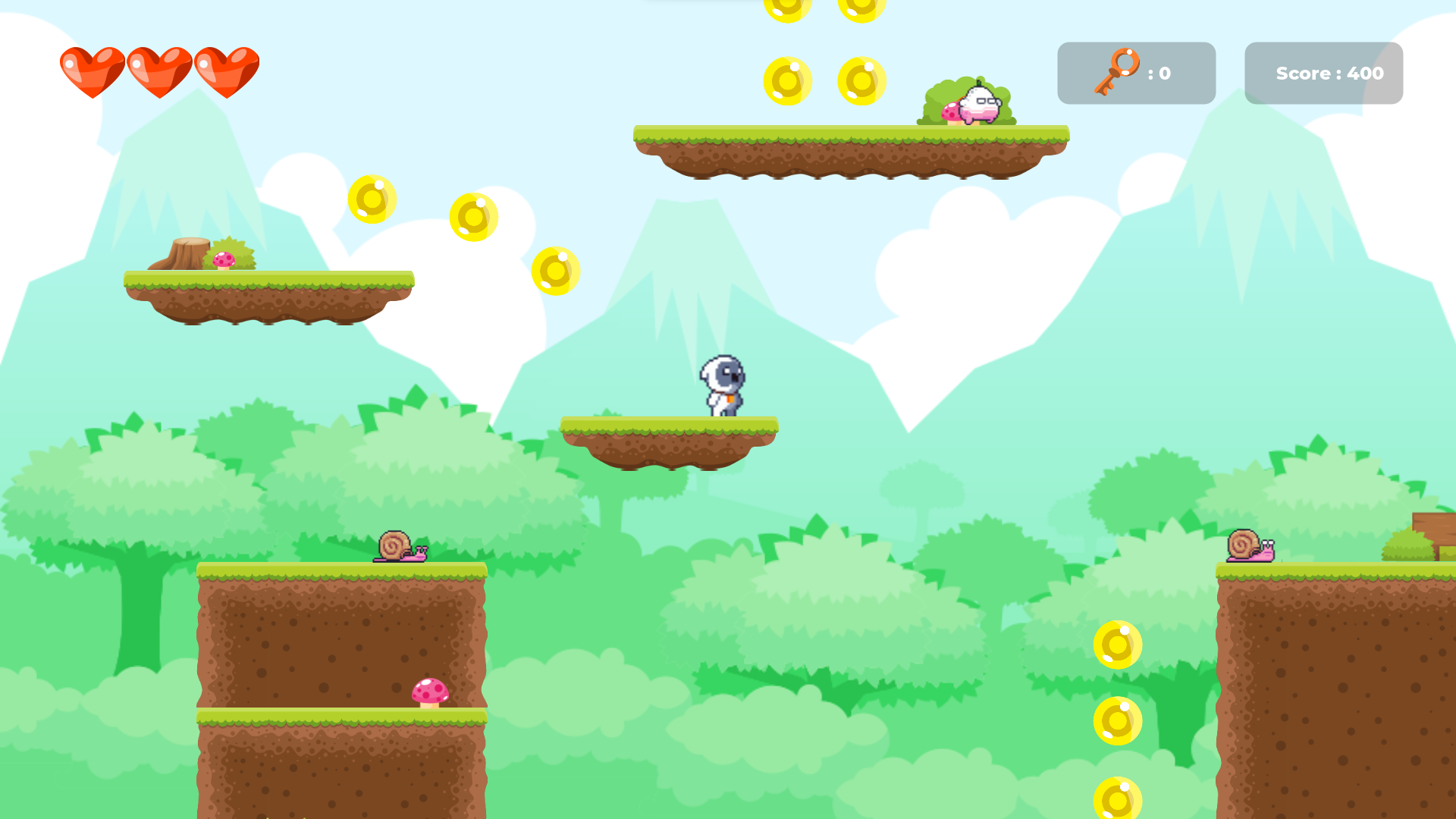Click the rightmost heart icon
Viewport: 1456px width, 819px height.
(x=225, y=72)
